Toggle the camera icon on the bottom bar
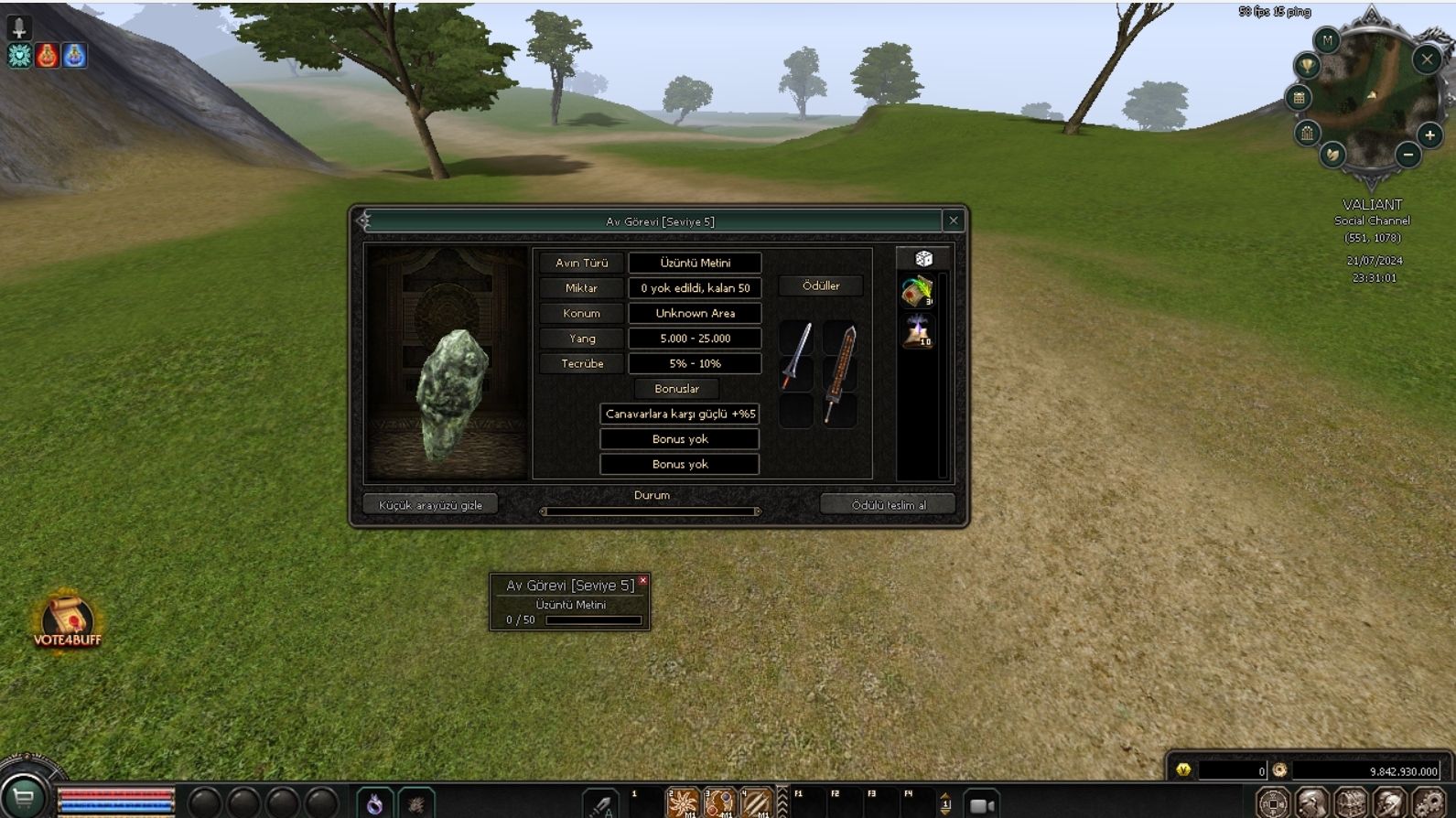The height and width of the screenshot is (818, 1456). pos(982,805)
